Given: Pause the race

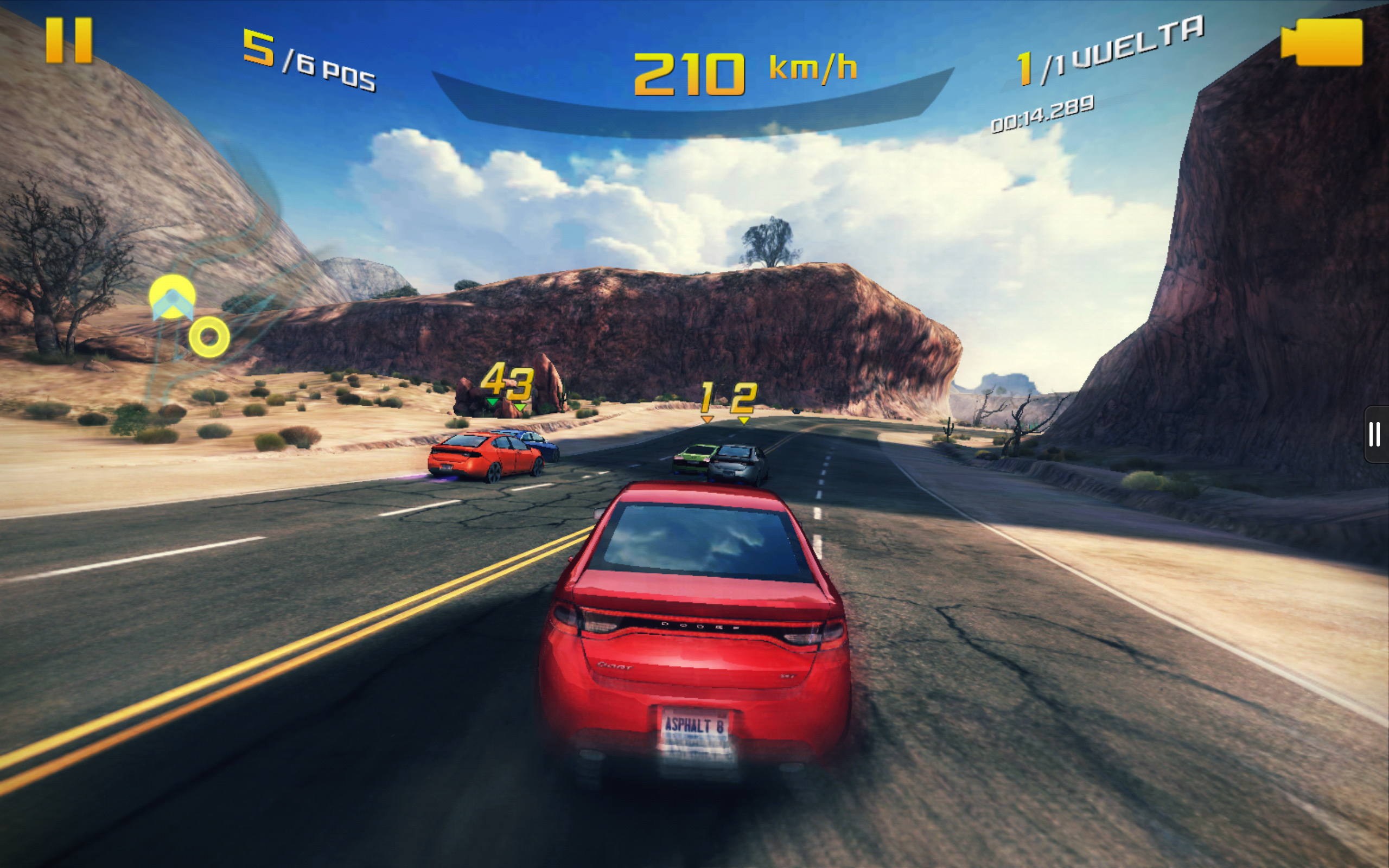Looking at the screenshot, I should coord(69,40).
